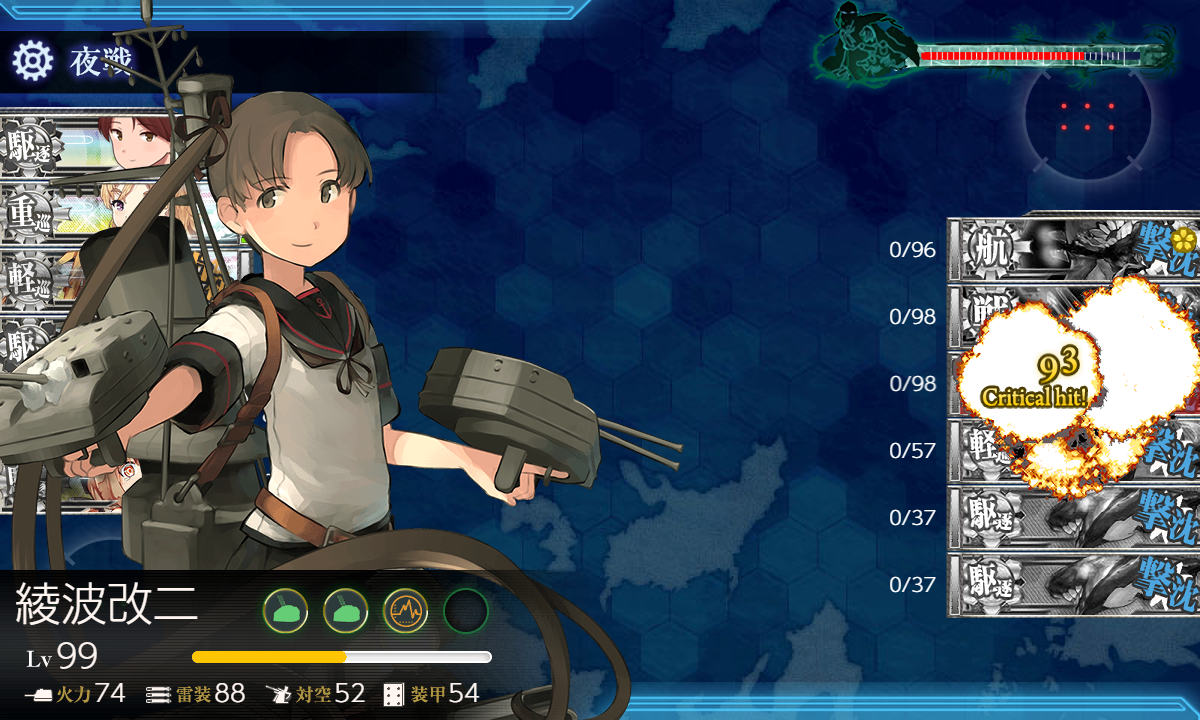Click the orange radar equipment icon
This screenshot has height=720, width=1200.
pyautogui.click(x=405, y=610)
